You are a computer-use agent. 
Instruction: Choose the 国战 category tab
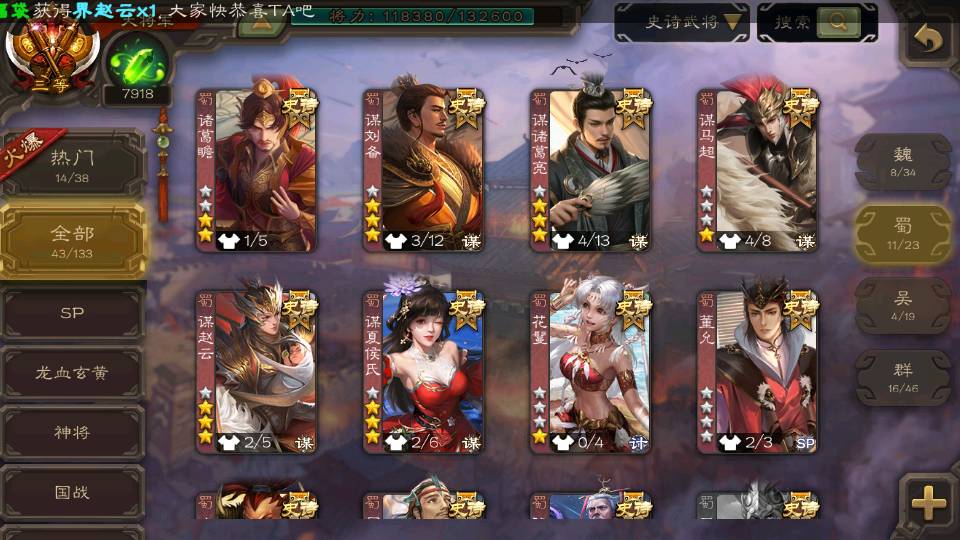(x=73, y=492)
